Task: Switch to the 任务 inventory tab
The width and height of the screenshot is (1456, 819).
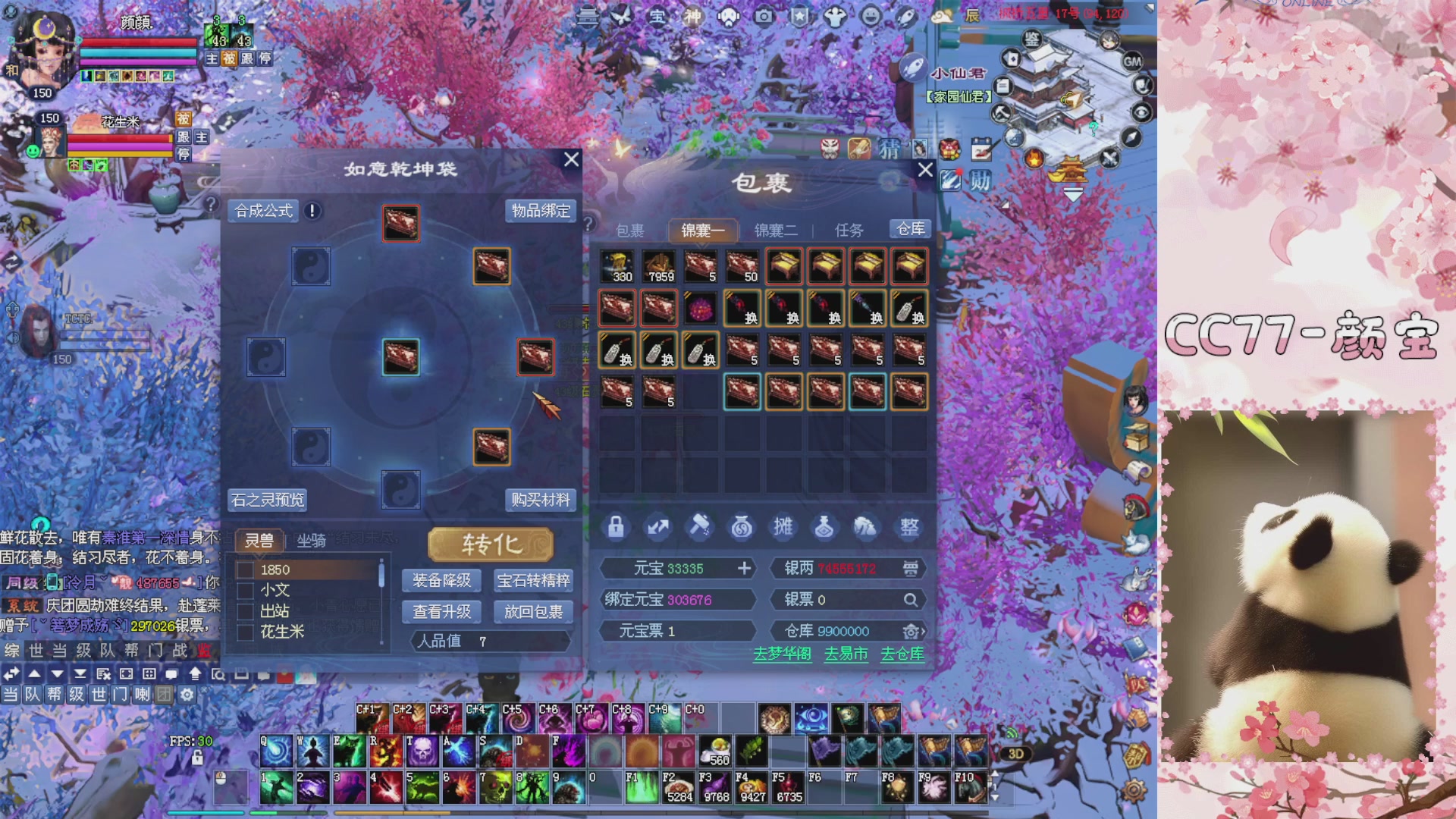Action: (x=849, y=231)
